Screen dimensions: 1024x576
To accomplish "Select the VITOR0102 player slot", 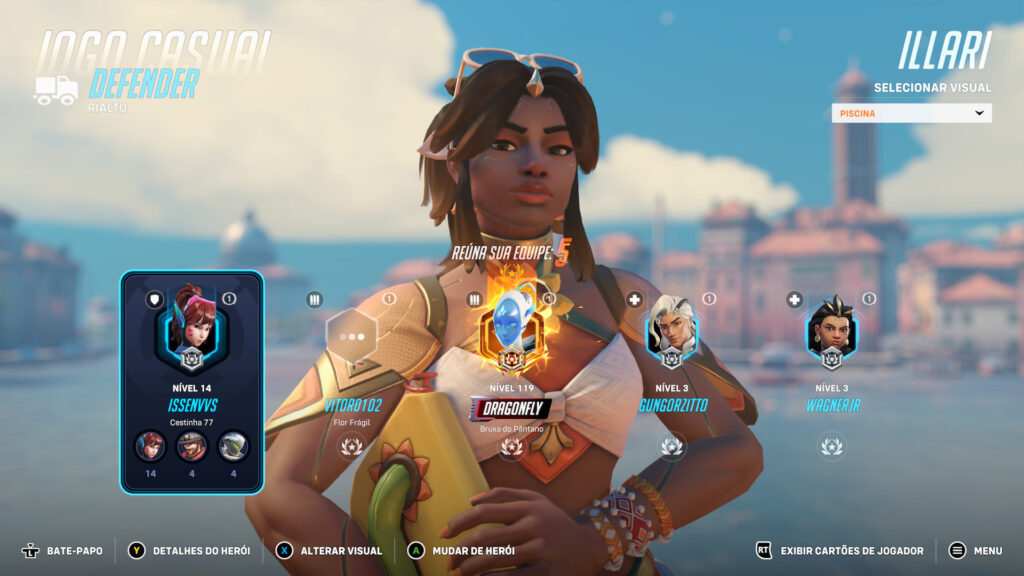I will (352, 338).
